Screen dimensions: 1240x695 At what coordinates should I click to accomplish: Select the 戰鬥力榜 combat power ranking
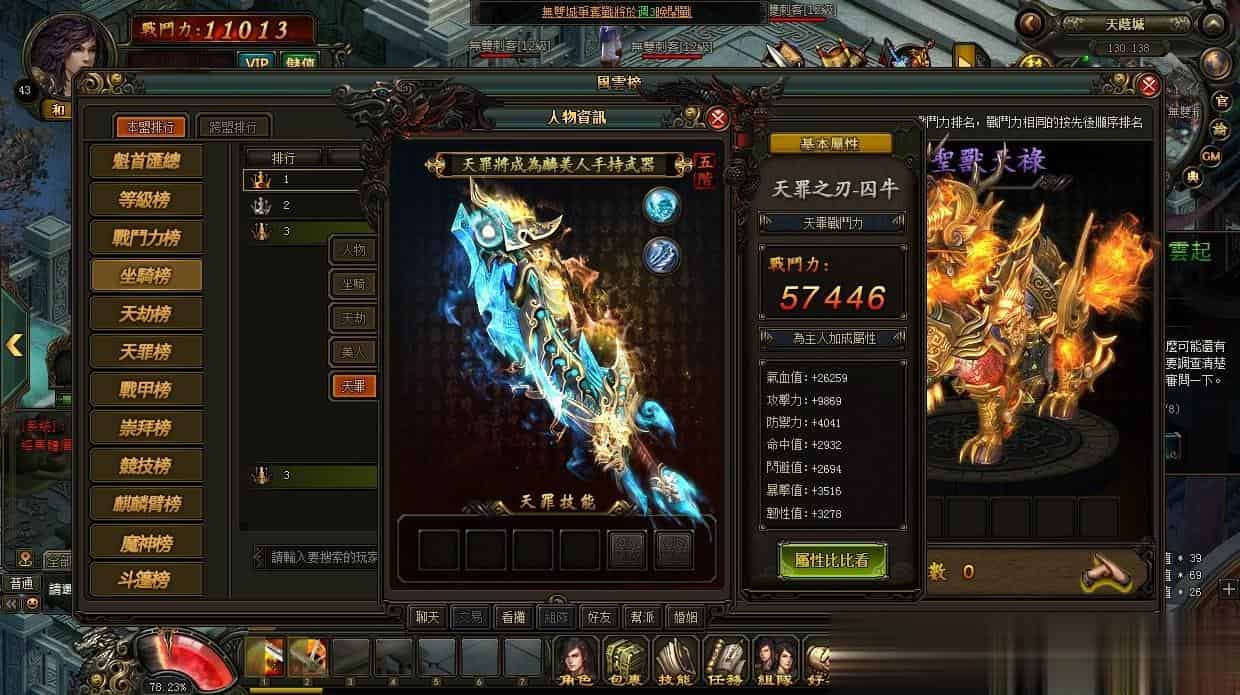(146, 237)
